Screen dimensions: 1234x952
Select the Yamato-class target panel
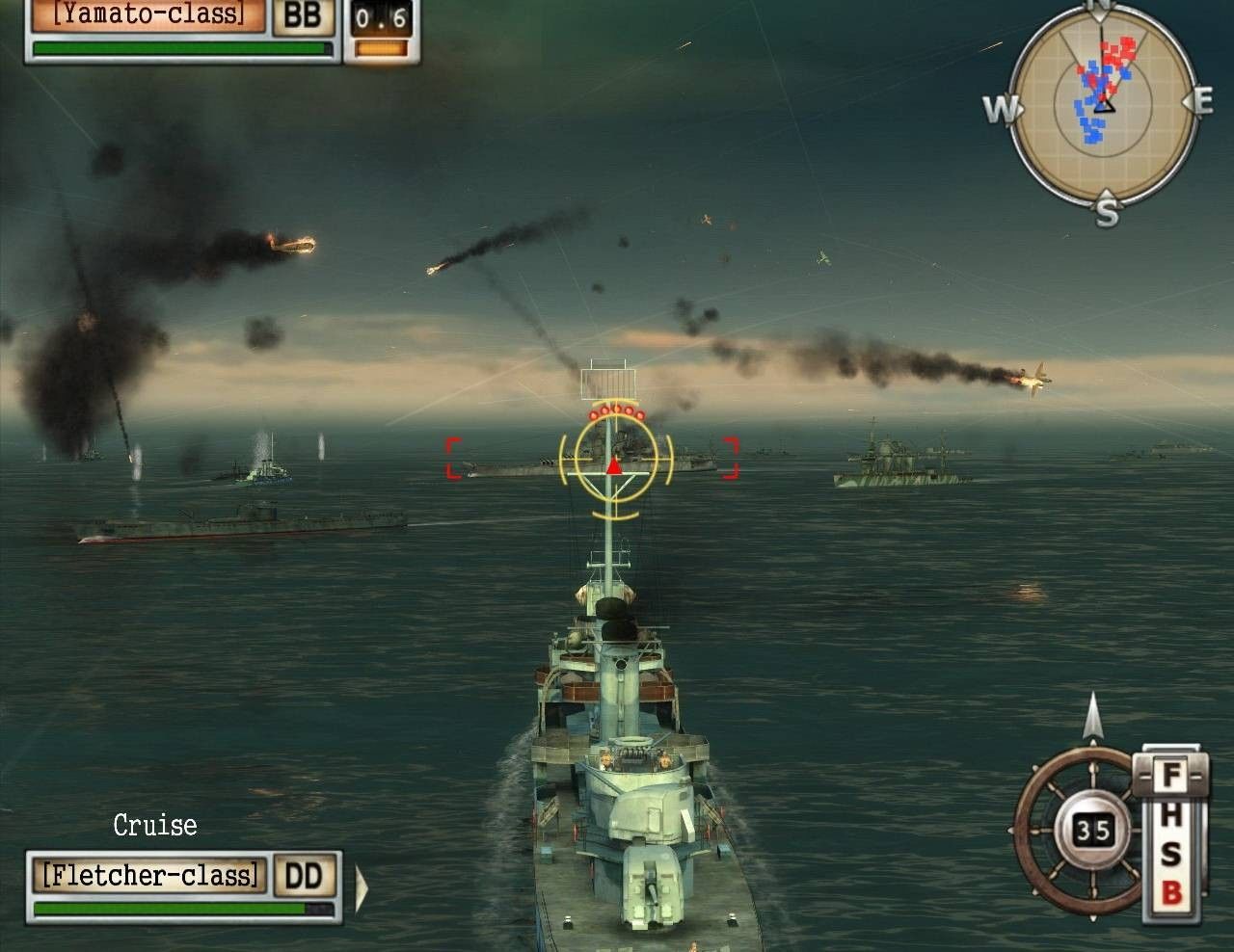point(147,14)
